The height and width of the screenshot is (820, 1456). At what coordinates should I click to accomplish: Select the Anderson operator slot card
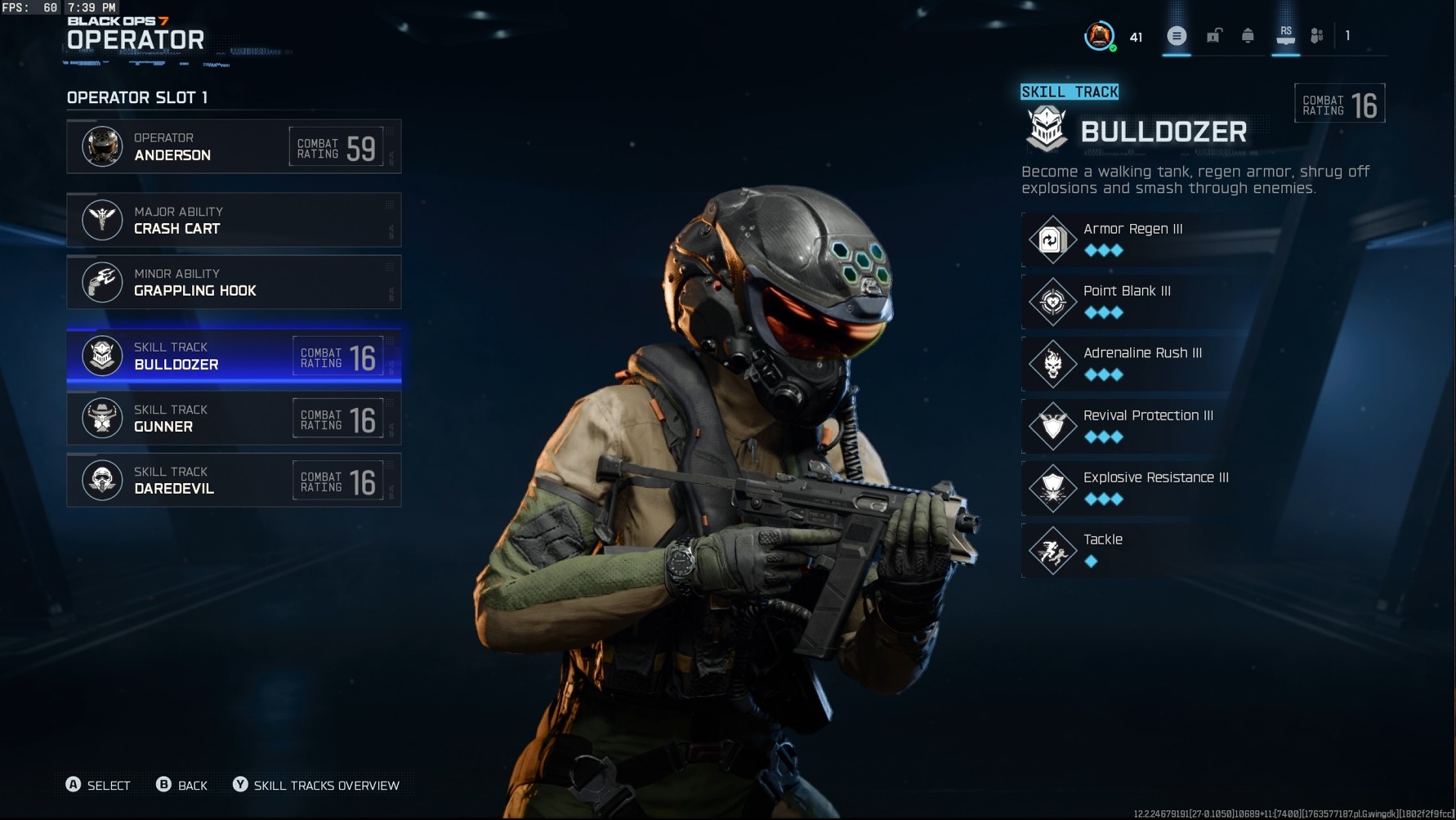click(234, 147)
